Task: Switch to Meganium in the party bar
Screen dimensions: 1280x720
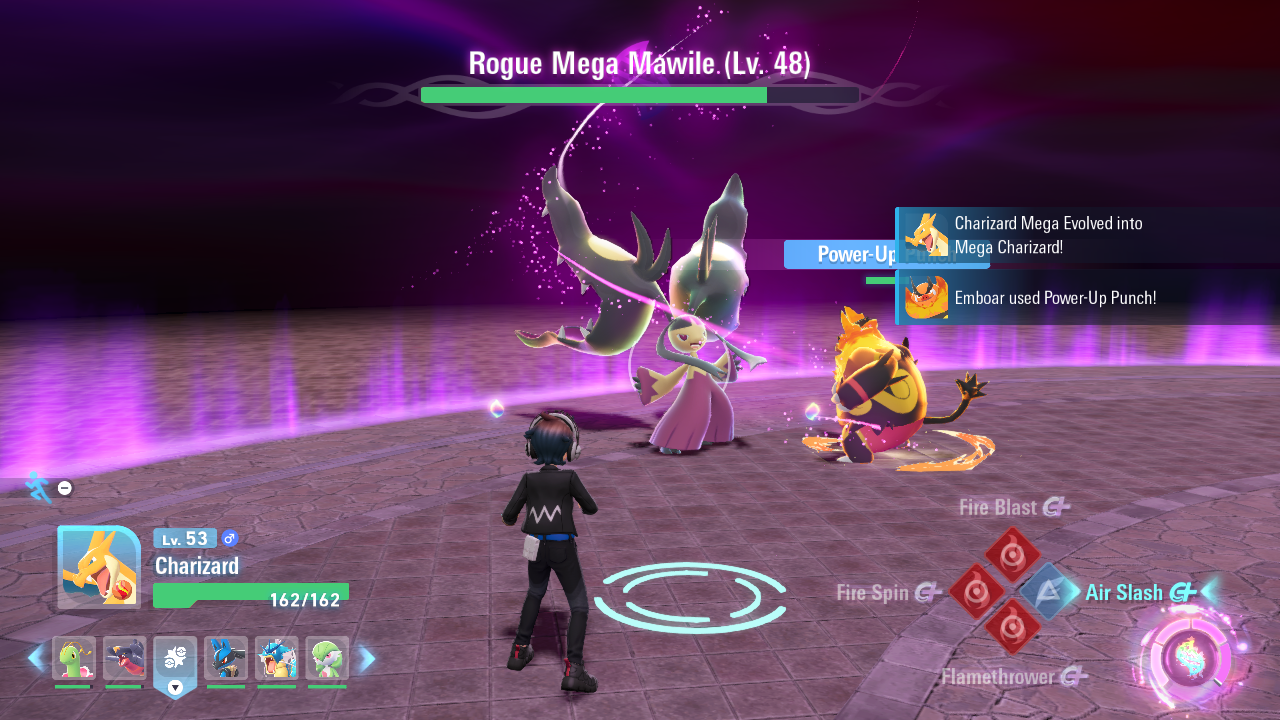Action: click(74, 658)
